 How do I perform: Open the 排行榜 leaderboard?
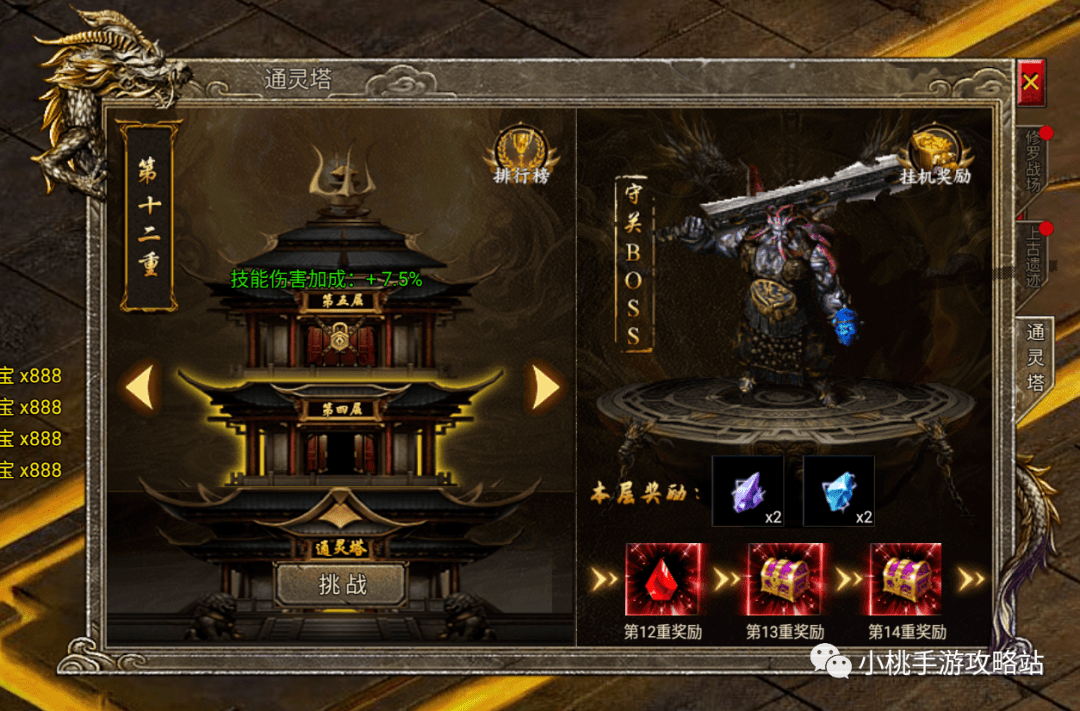coord(521,158)
